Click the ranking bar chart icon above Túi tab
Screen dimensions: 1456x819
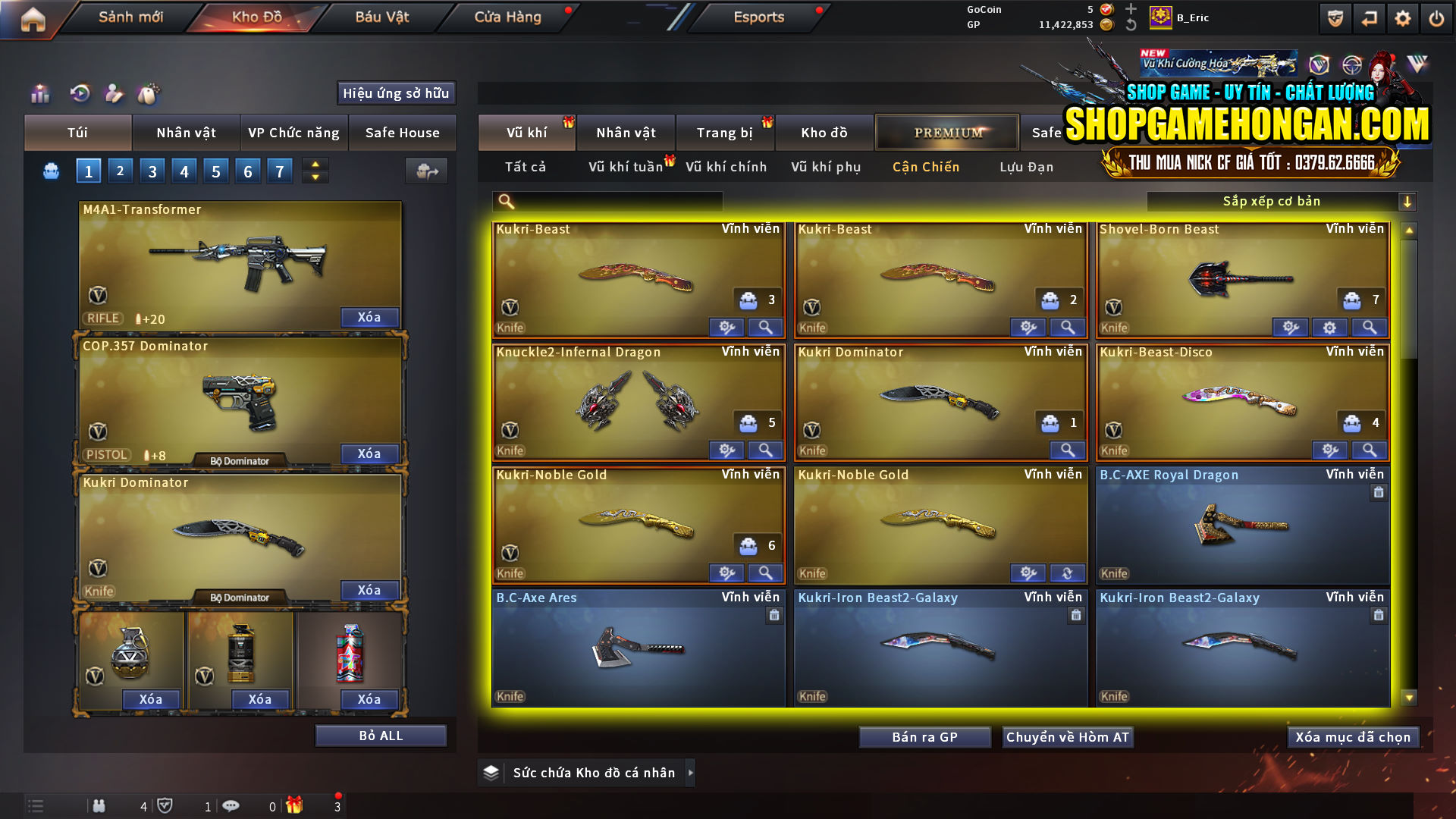click(39, 94)
